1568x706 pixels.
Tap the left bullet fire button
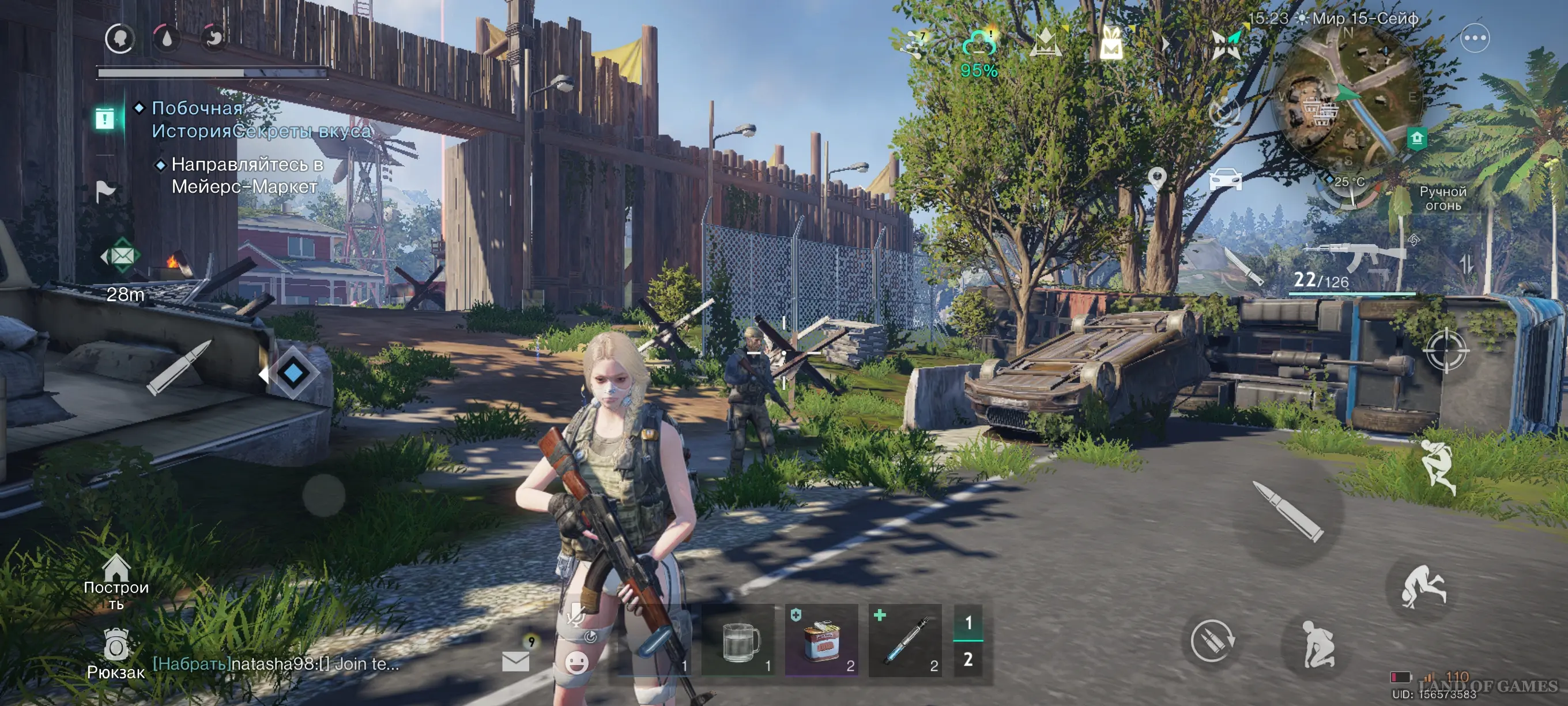coord(178,367)
